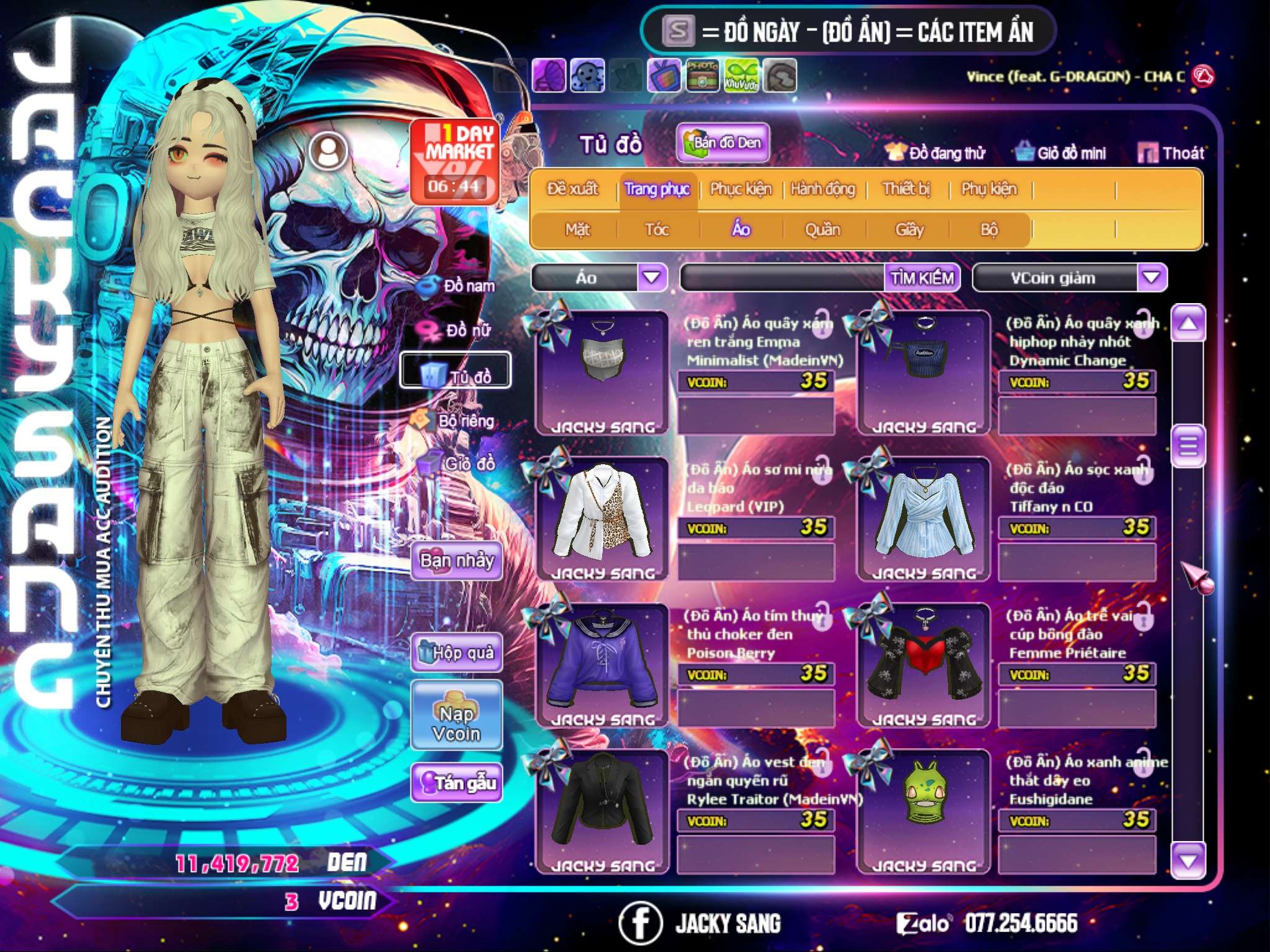Switch to the Phục kiện tab
The width and height of the screenshot is (1270, 952).
pyautogui.click(x=740, y=188)
